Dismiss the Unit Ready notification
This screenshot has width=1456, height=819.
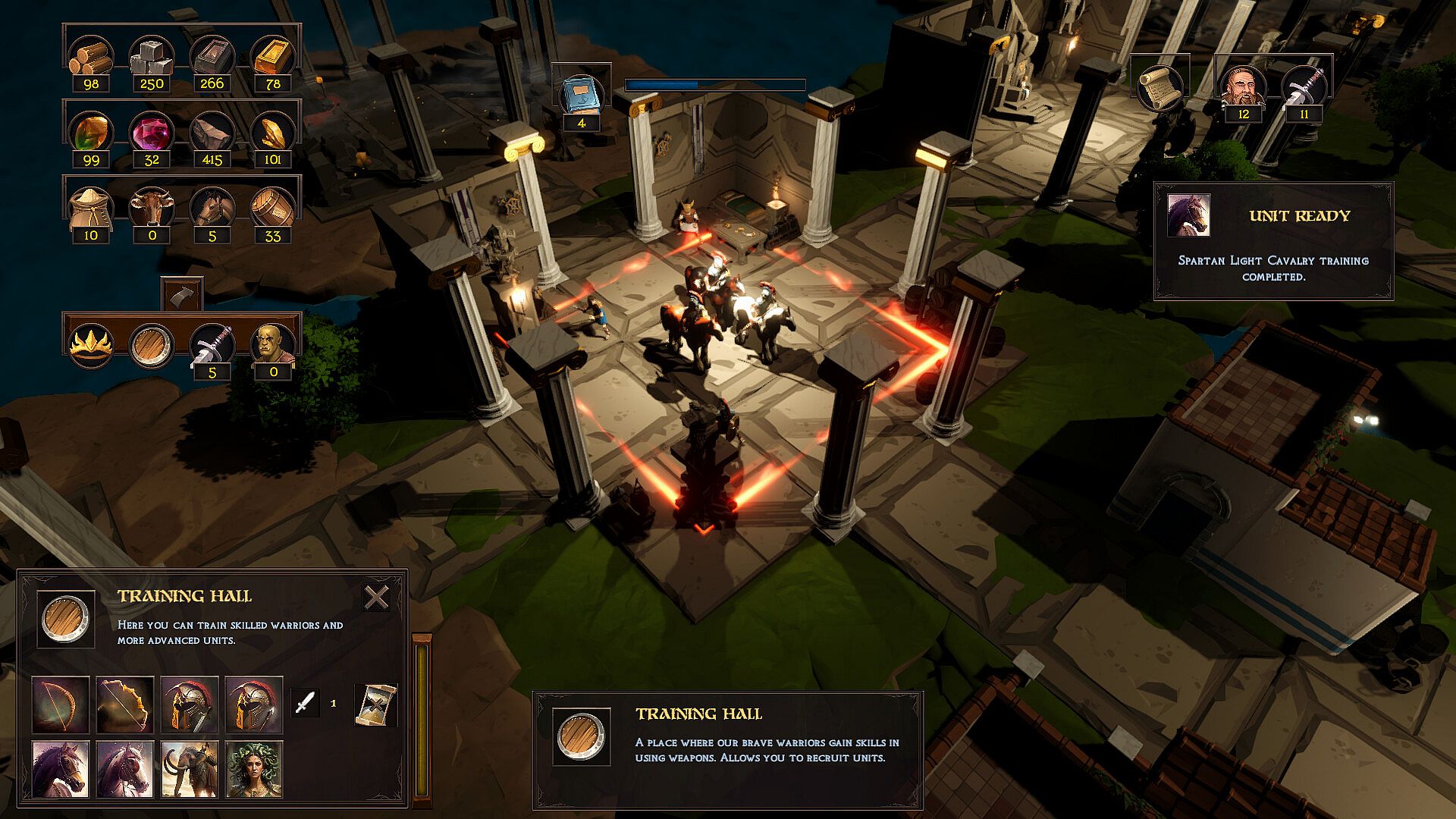[x=1273, y=241]
